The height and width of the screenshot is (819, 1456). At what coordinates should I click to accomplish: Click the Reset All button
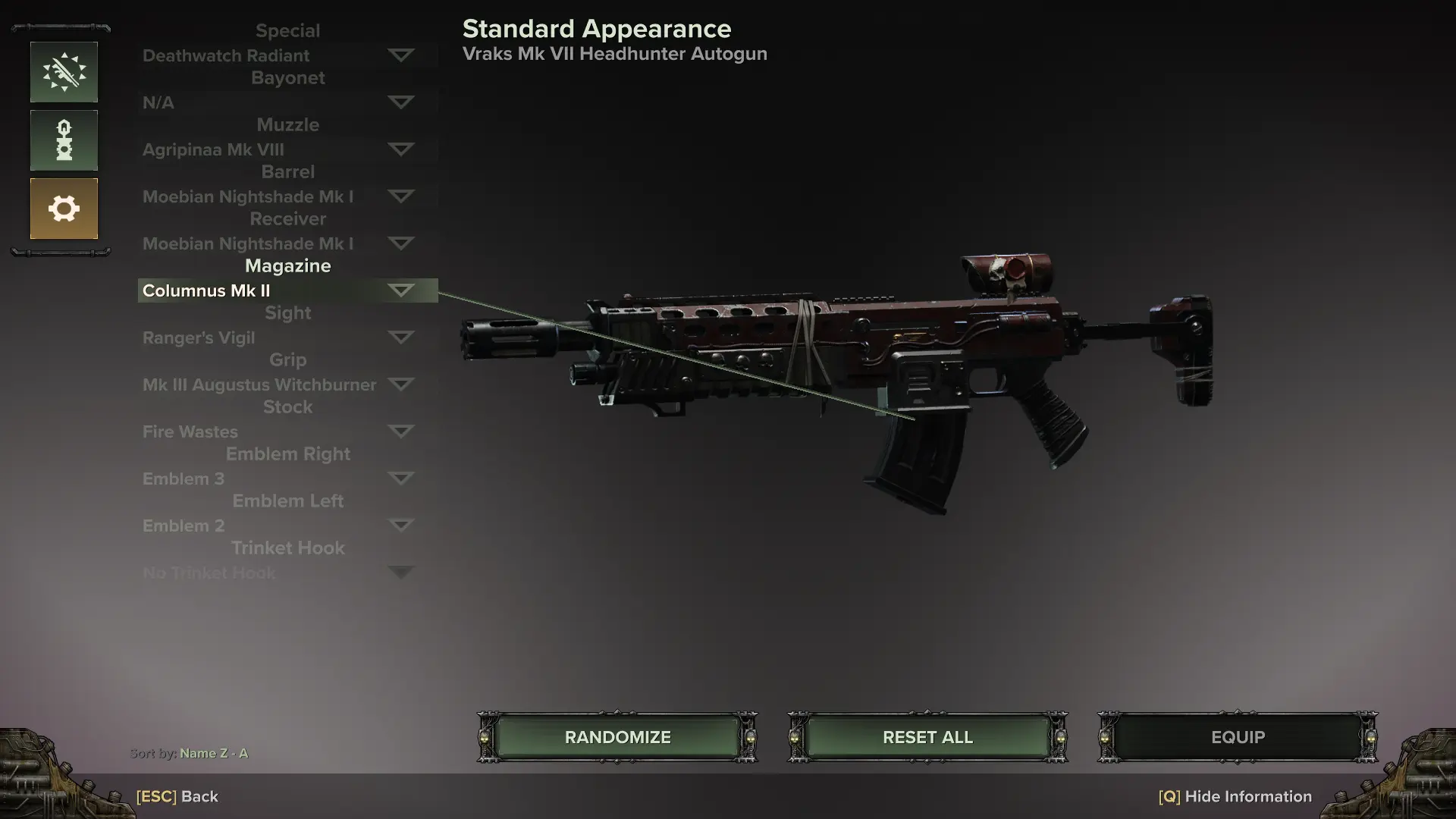point(927,737)
